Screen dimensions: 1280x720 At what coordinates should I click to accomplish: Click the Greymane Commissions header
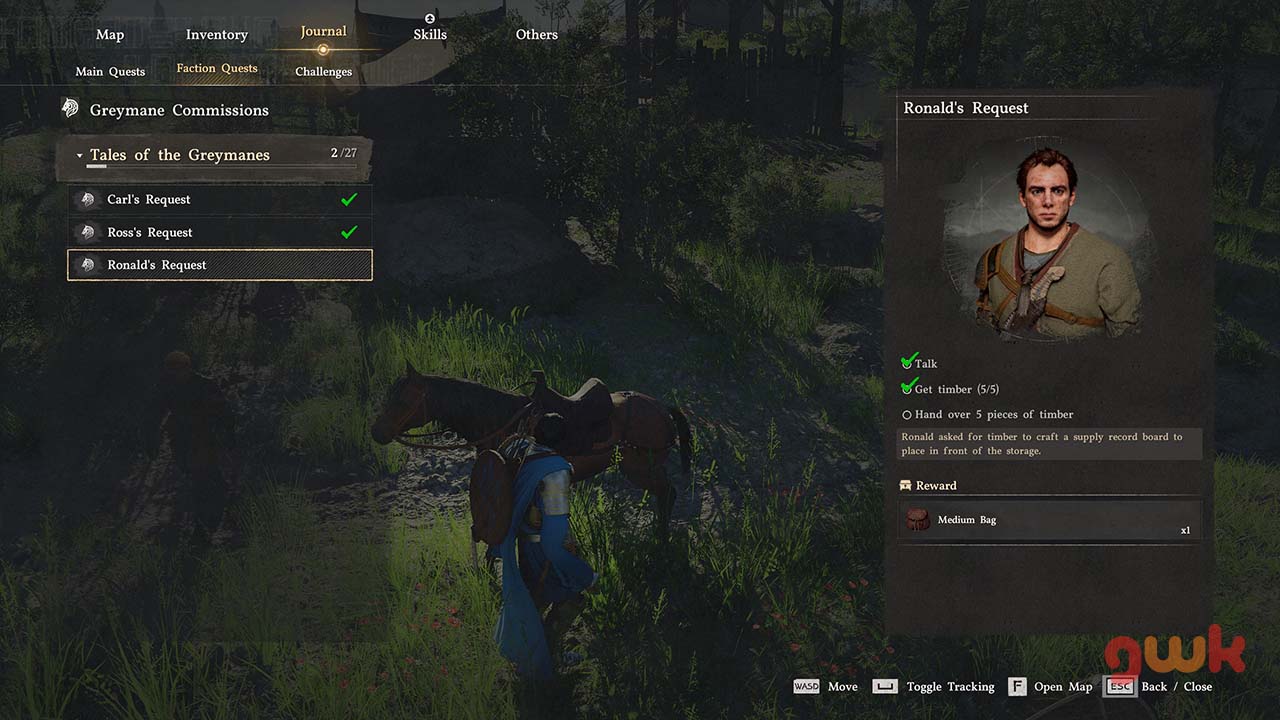[179, 110]
